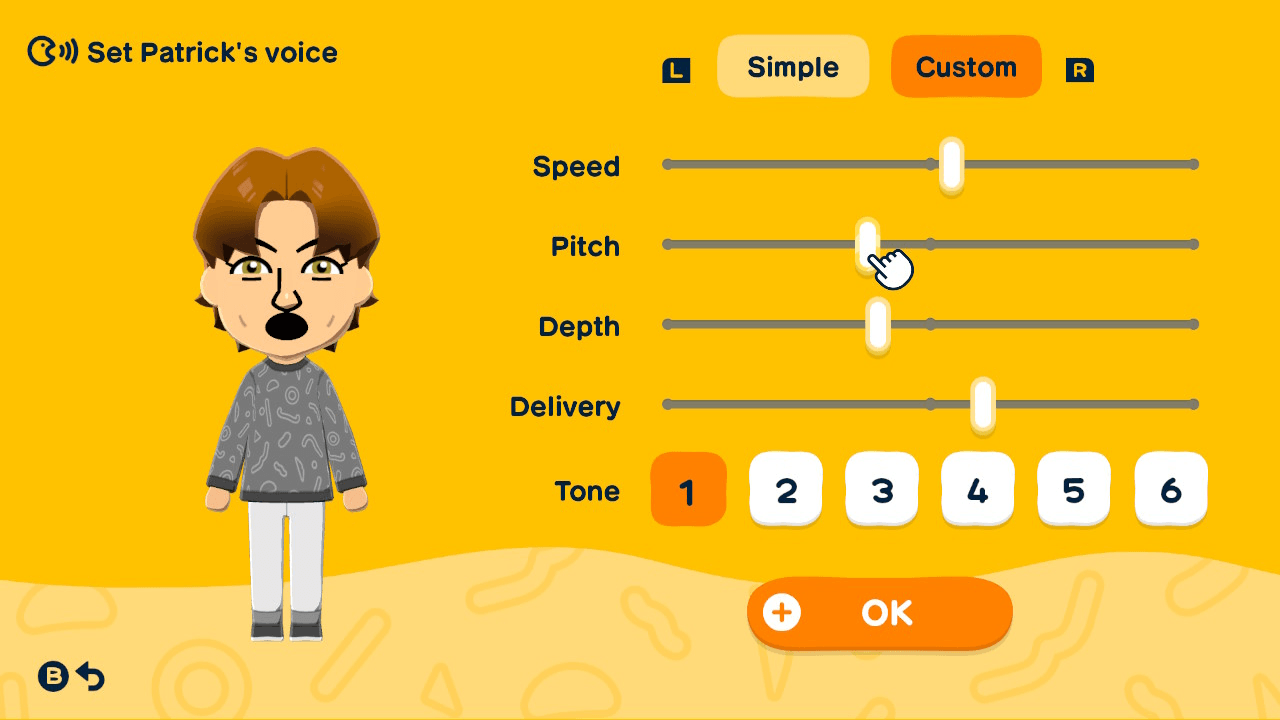Select Tone option 1
The image size is (1280, 720).
coord(688,489)
